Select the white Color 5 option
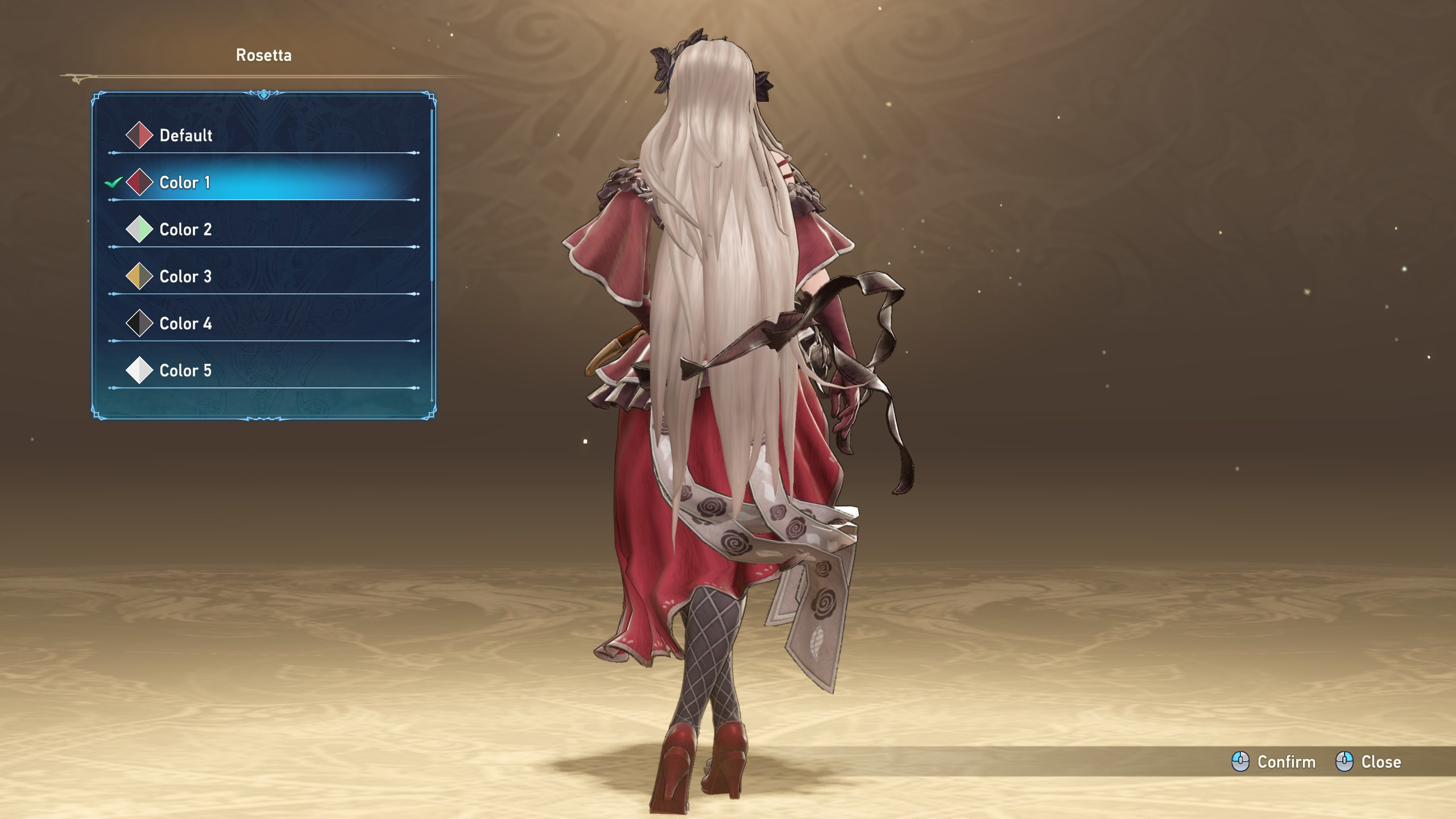 point(185,371)
